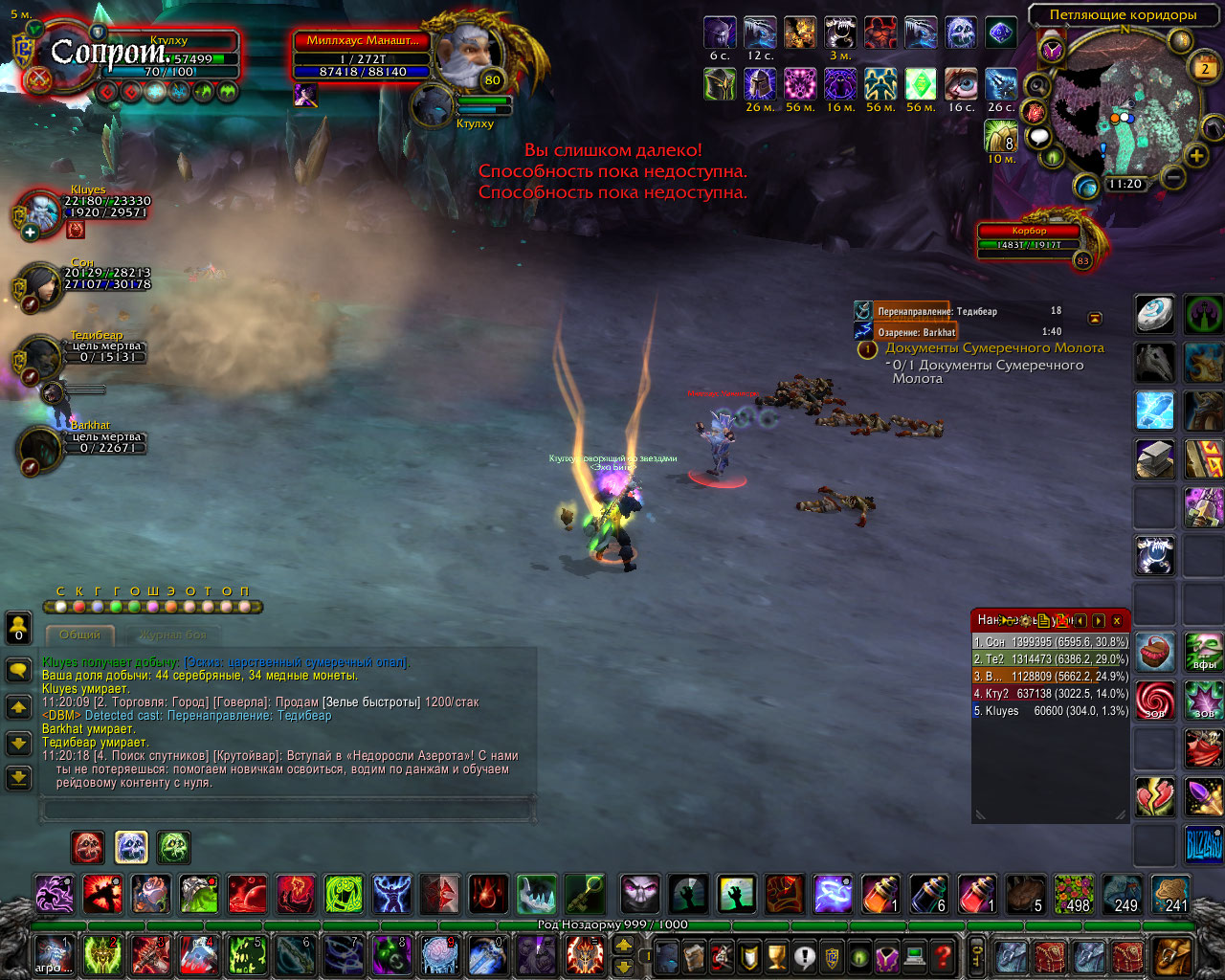The height and width of the screenshot is (980, 1225).
Task: Activate the Blizzard logo button
Action: 1203,845
